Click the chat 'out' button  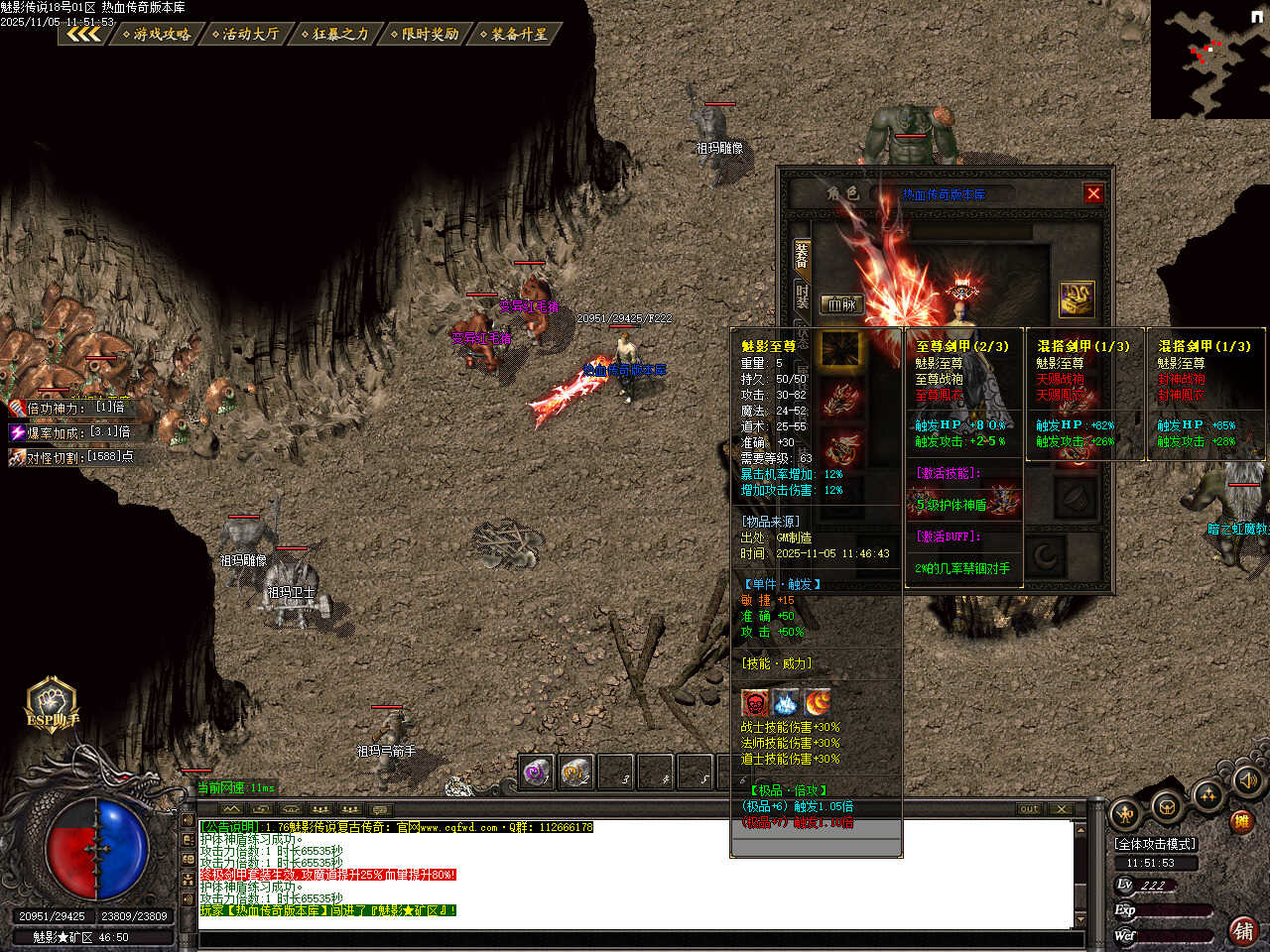click(1029, 809)
